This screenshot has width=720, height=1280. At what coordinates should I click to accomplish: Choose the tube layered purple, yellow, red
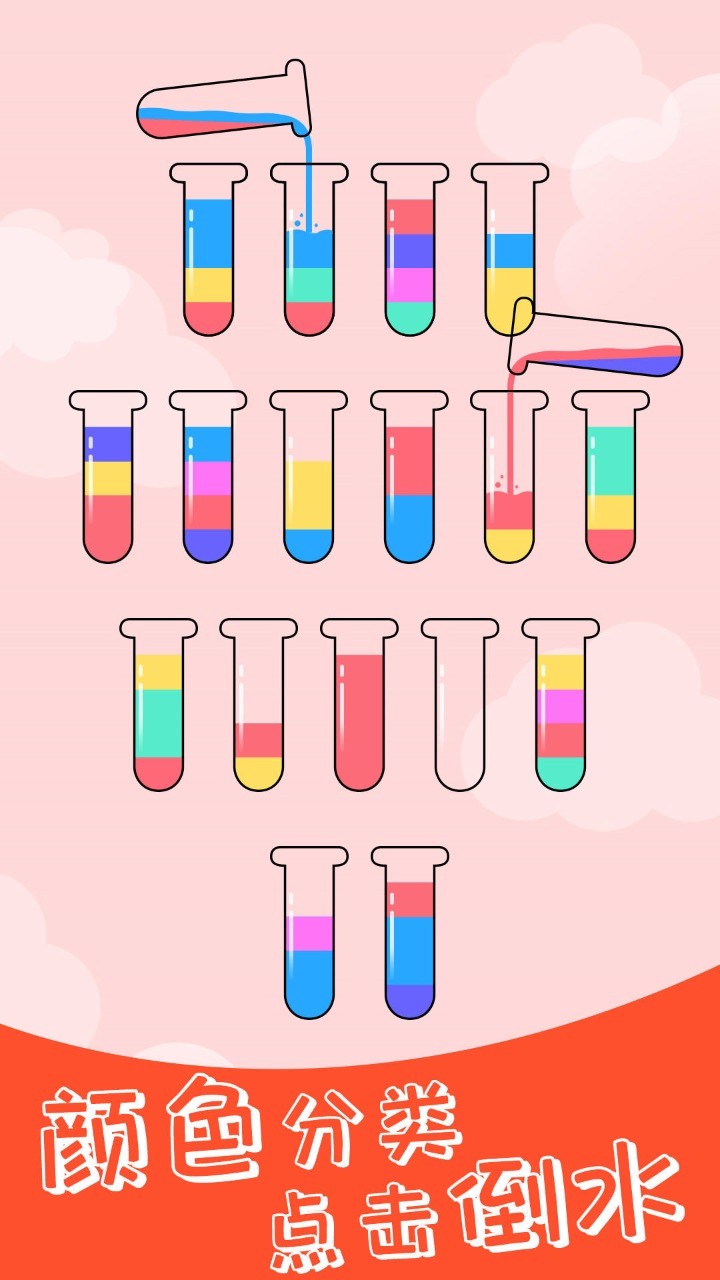(x=108, y=485)
